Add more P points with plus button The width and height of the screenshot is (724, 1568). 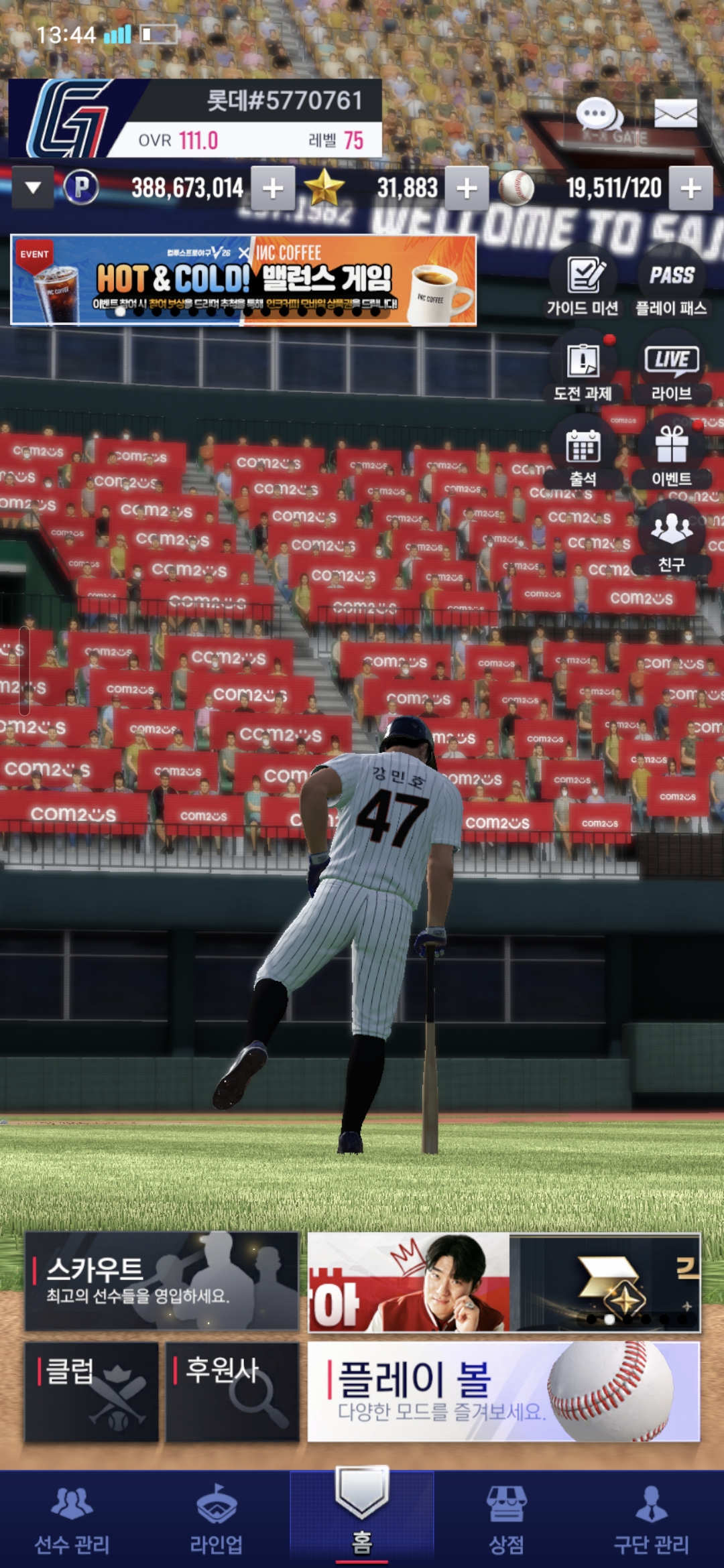(273, 188)
